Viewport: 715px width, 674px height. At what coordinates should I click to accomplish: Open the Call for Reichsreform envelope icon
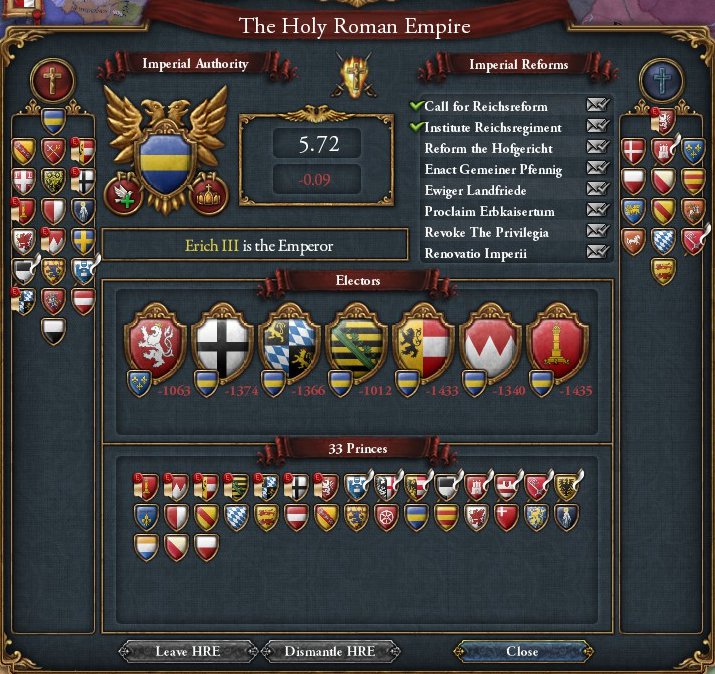tap(597, 106)
